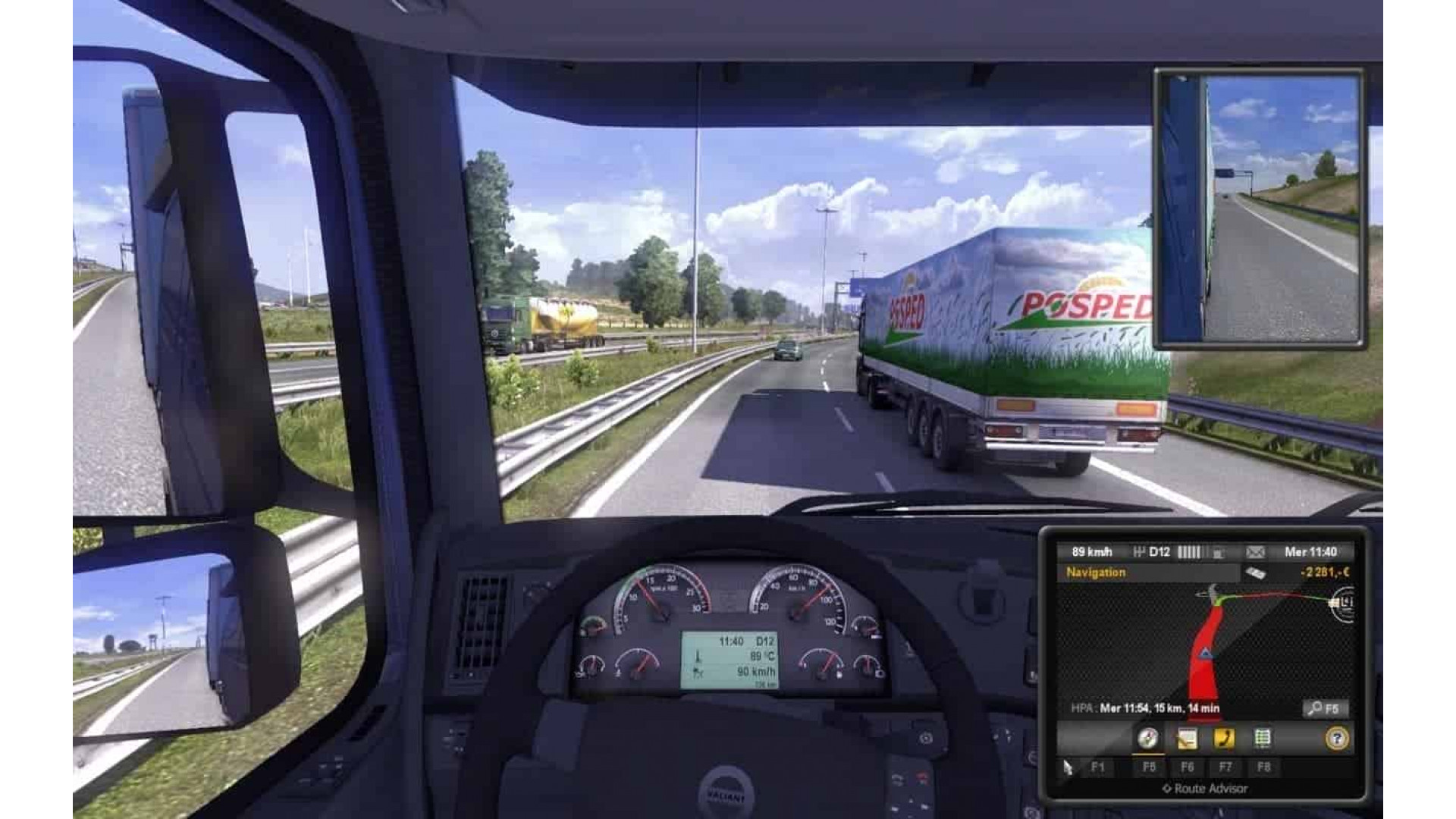Toggle the compass navigation view underline tab
1456x819 pixels.
[x=1147, y=753]
